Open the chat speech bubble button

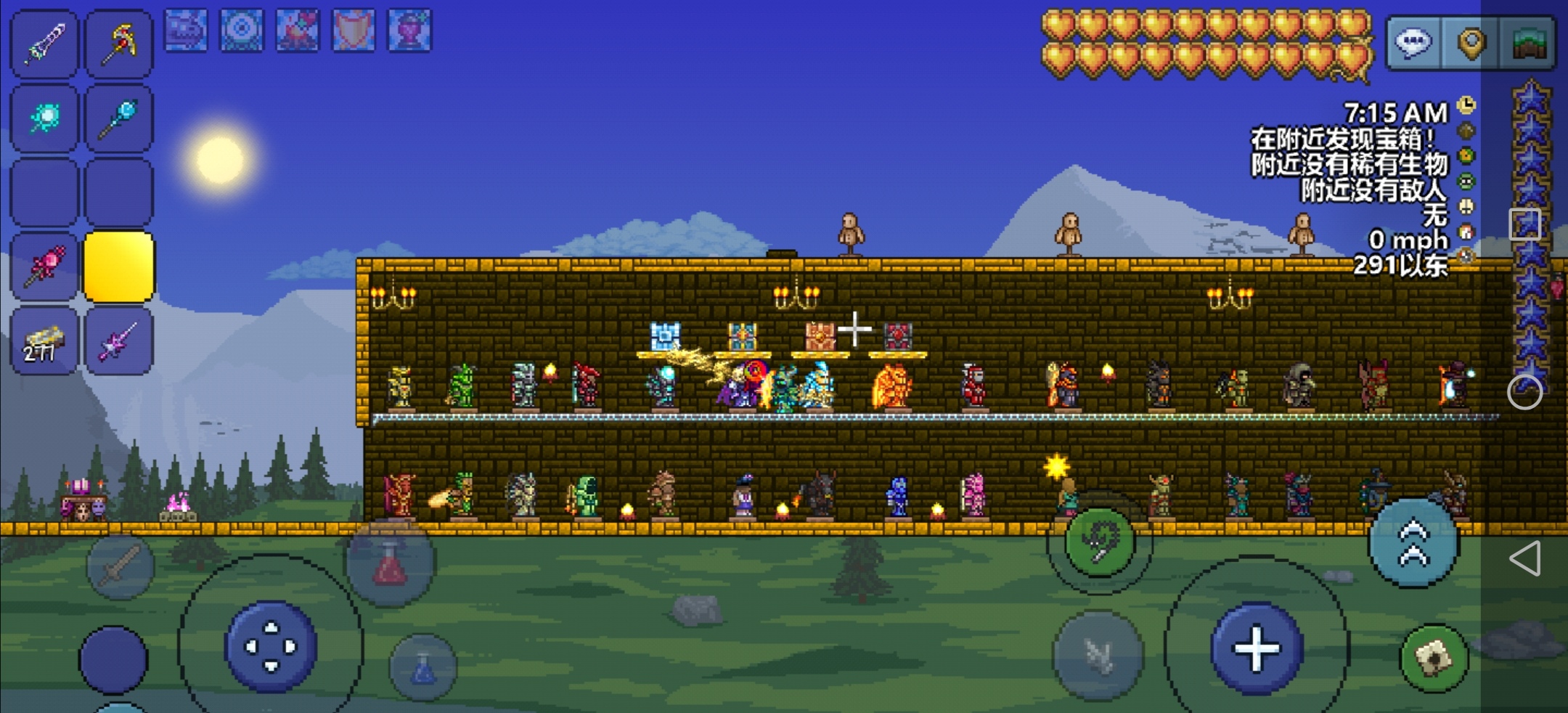pos(1413,43)
